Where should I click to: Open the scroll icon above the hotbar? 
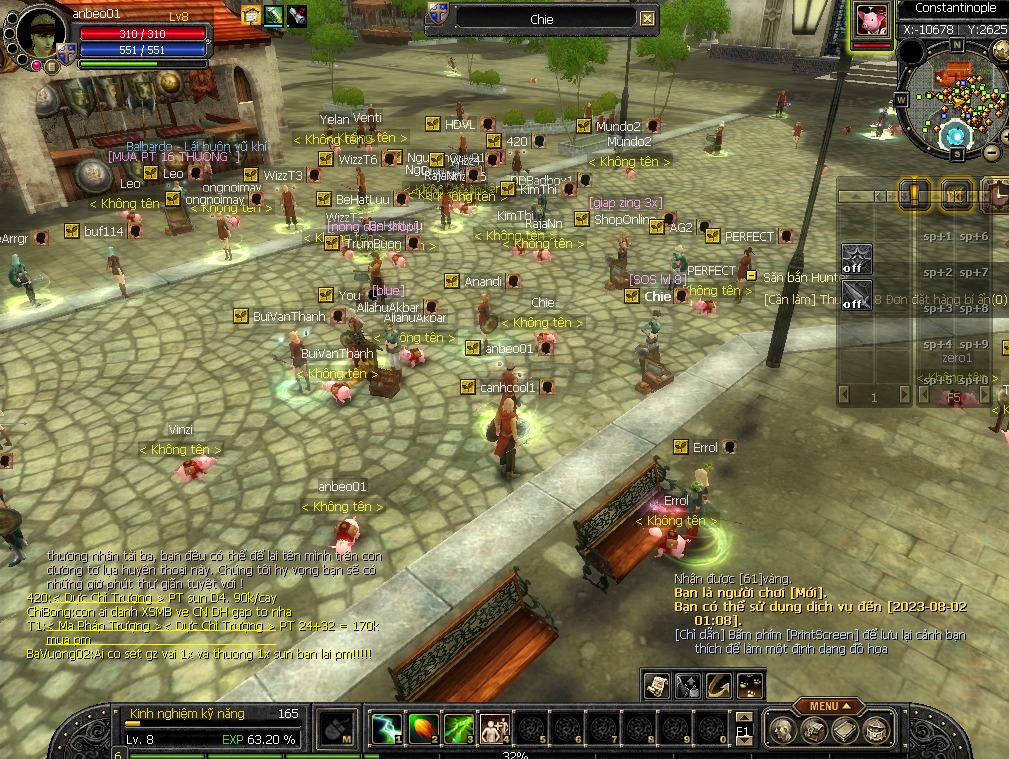click(656, 685)
